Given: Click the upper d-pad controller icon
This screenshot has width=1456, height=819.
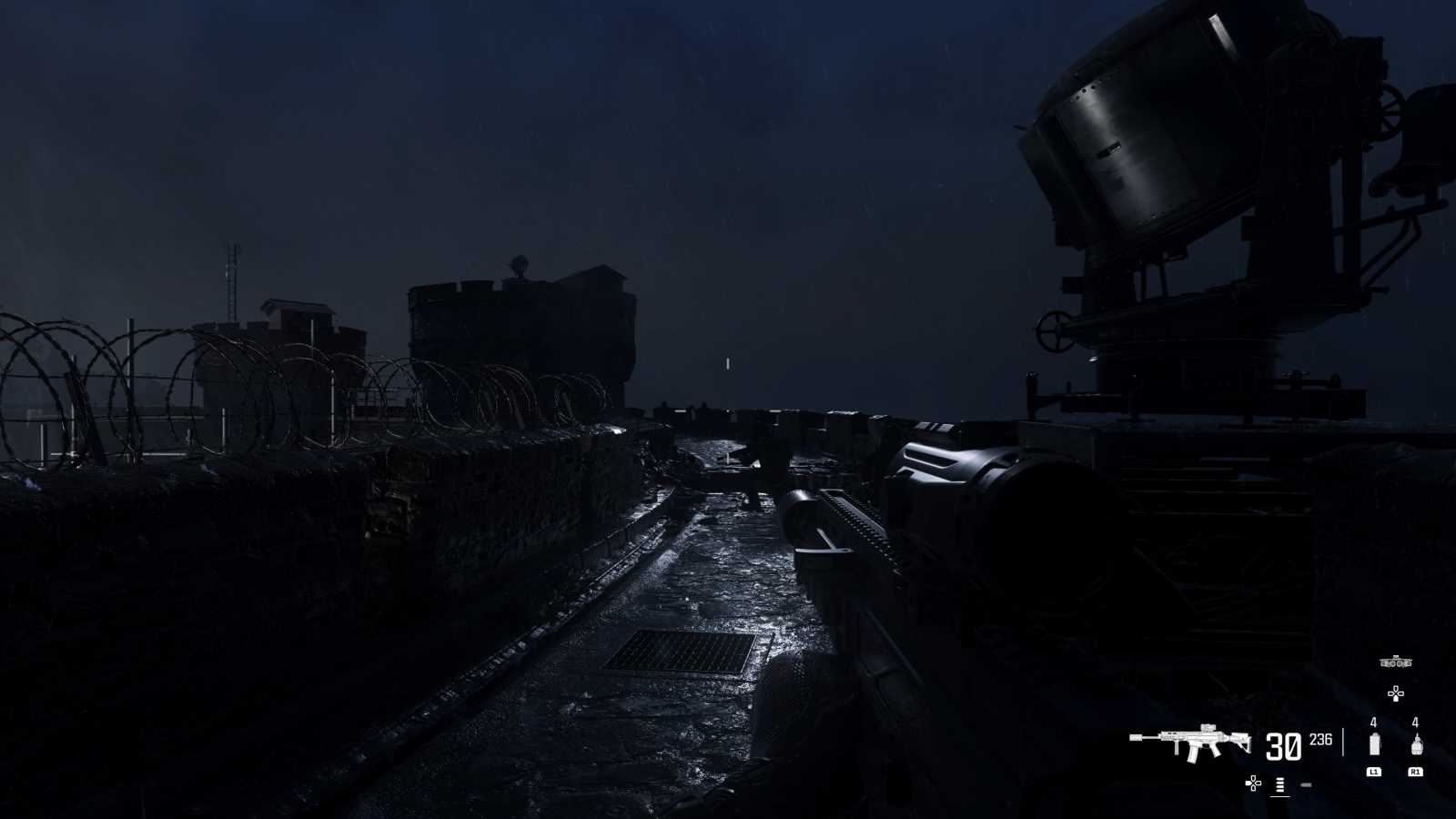Looking at the screenshot, I should click(x=1395, y=693).
